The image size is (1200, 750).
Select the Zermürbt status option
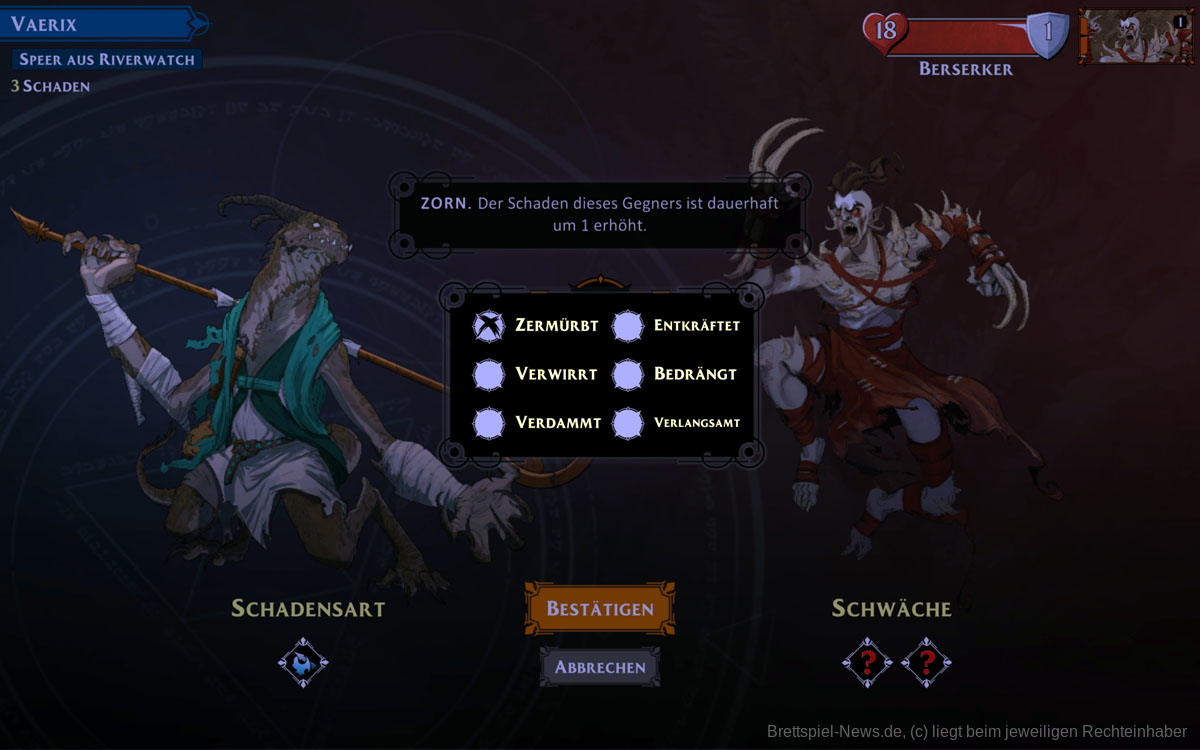(x=489, y=326)
